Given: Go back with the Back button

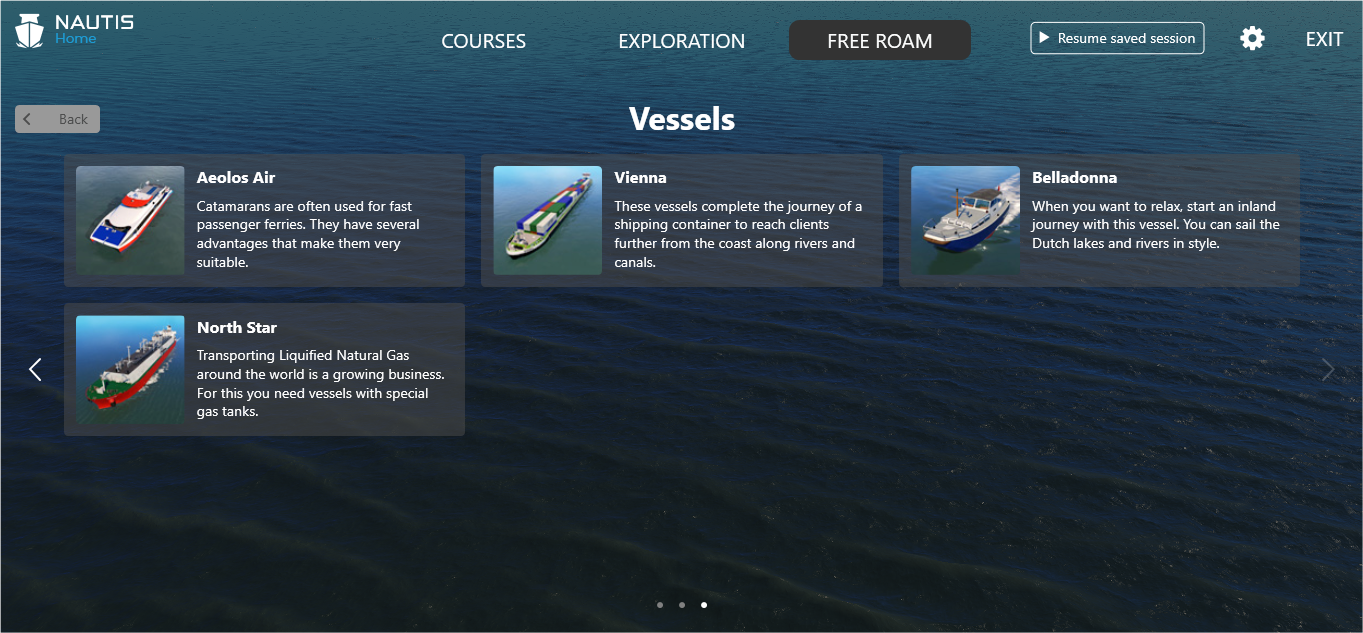Looking at the screenshot, I should pos(58,119).
